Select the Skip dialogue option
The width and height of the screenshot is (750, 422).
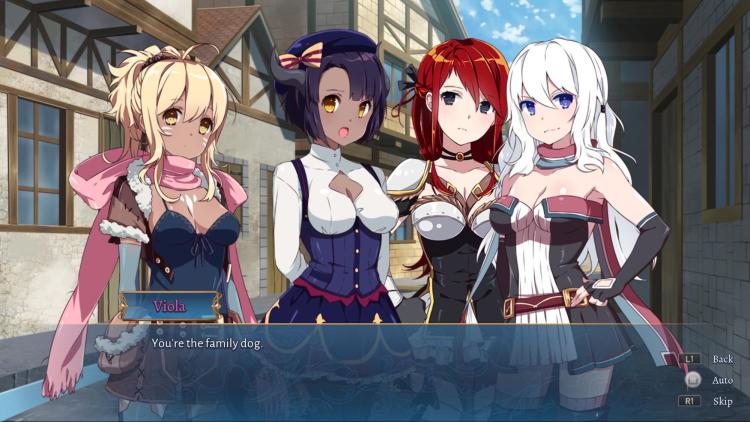click(x=722, y=401)
